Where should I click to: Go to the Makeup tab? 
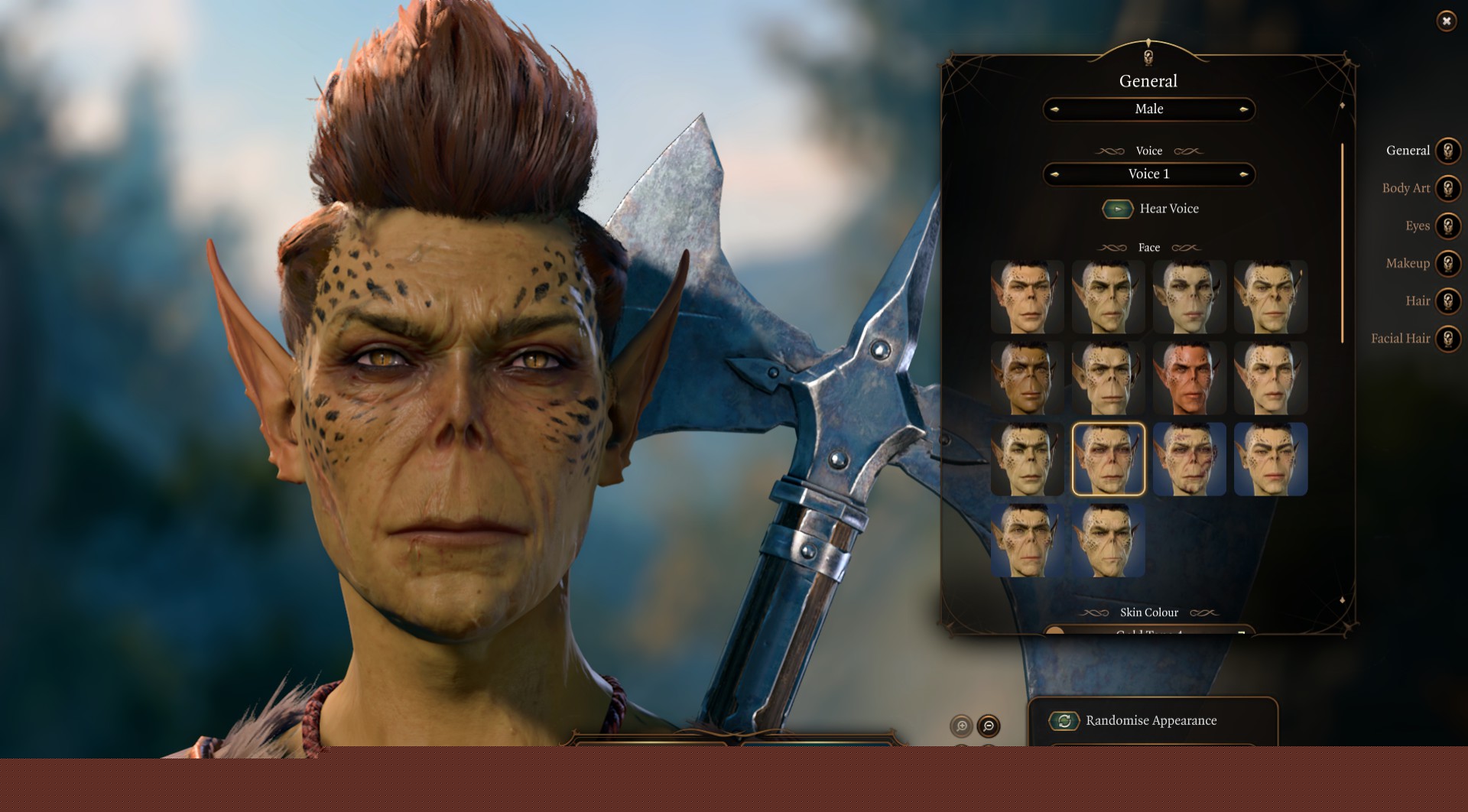(x=1447, y=263)
